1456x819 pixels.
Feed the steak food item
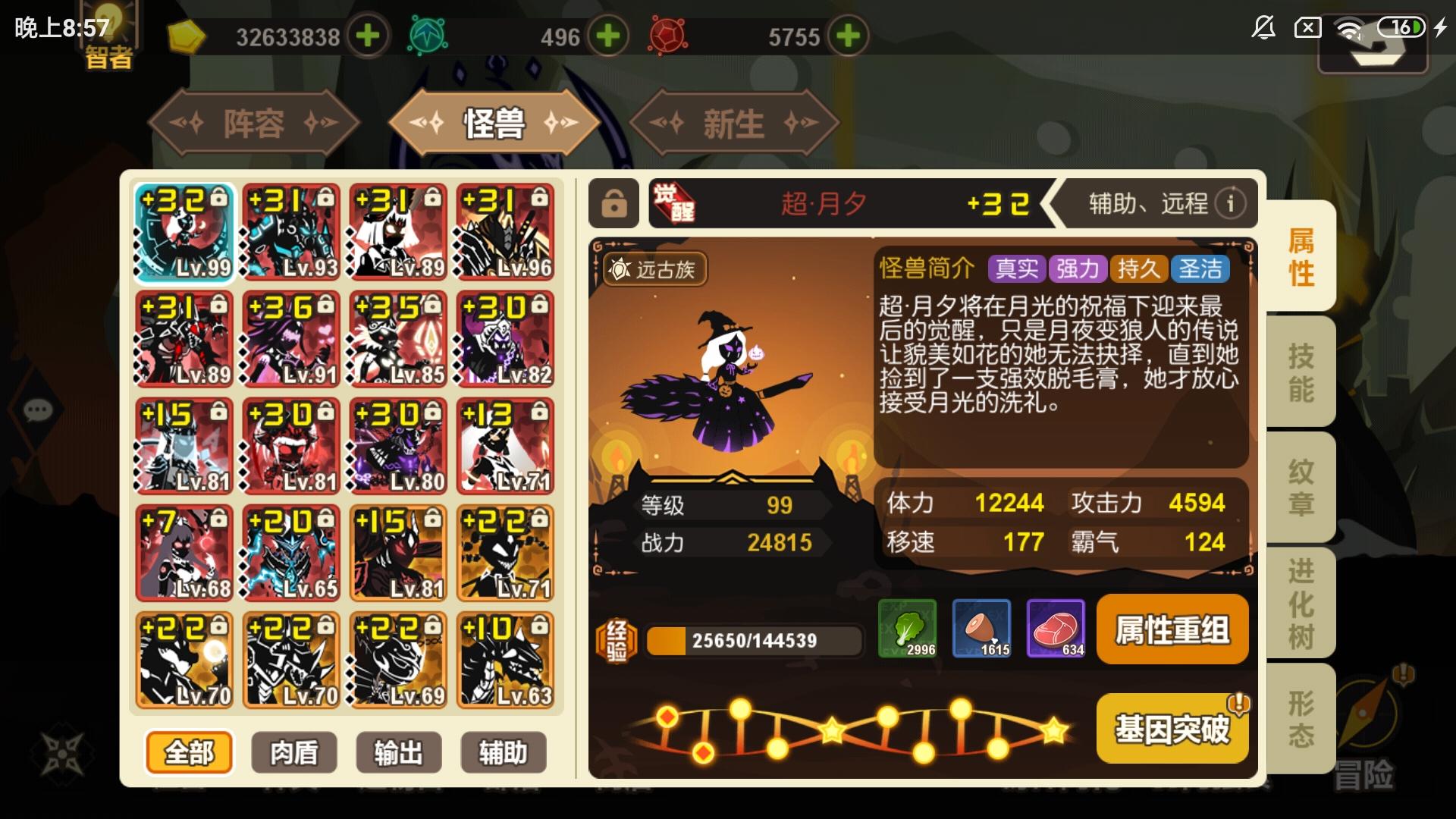coord(1055,629)
